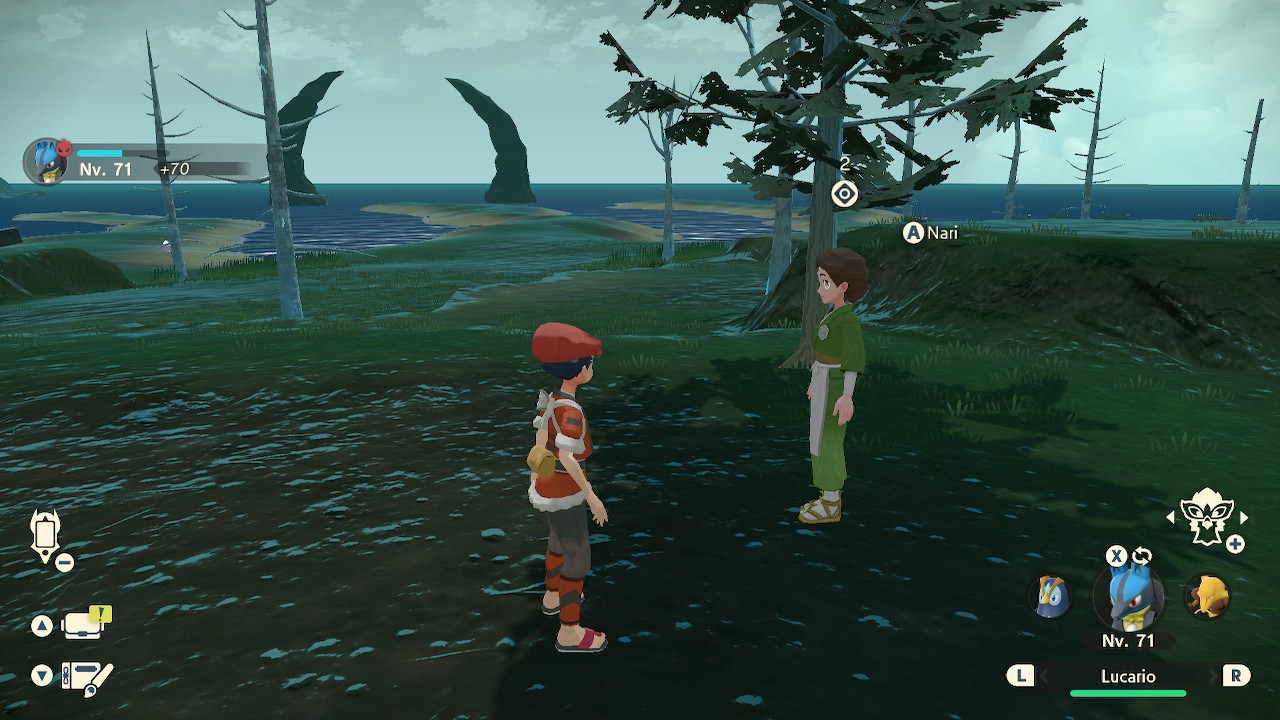Choose Empoleon in the party wheel
Viewport: 1280px width, 720px height.
click(x=1051, y=597)
